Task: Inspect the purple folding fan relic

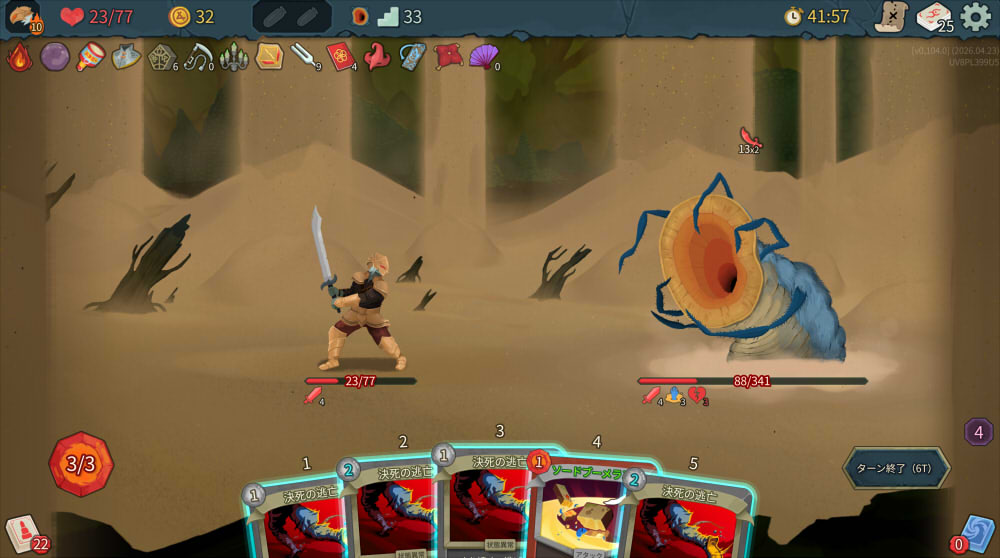Action: point(483,56)
